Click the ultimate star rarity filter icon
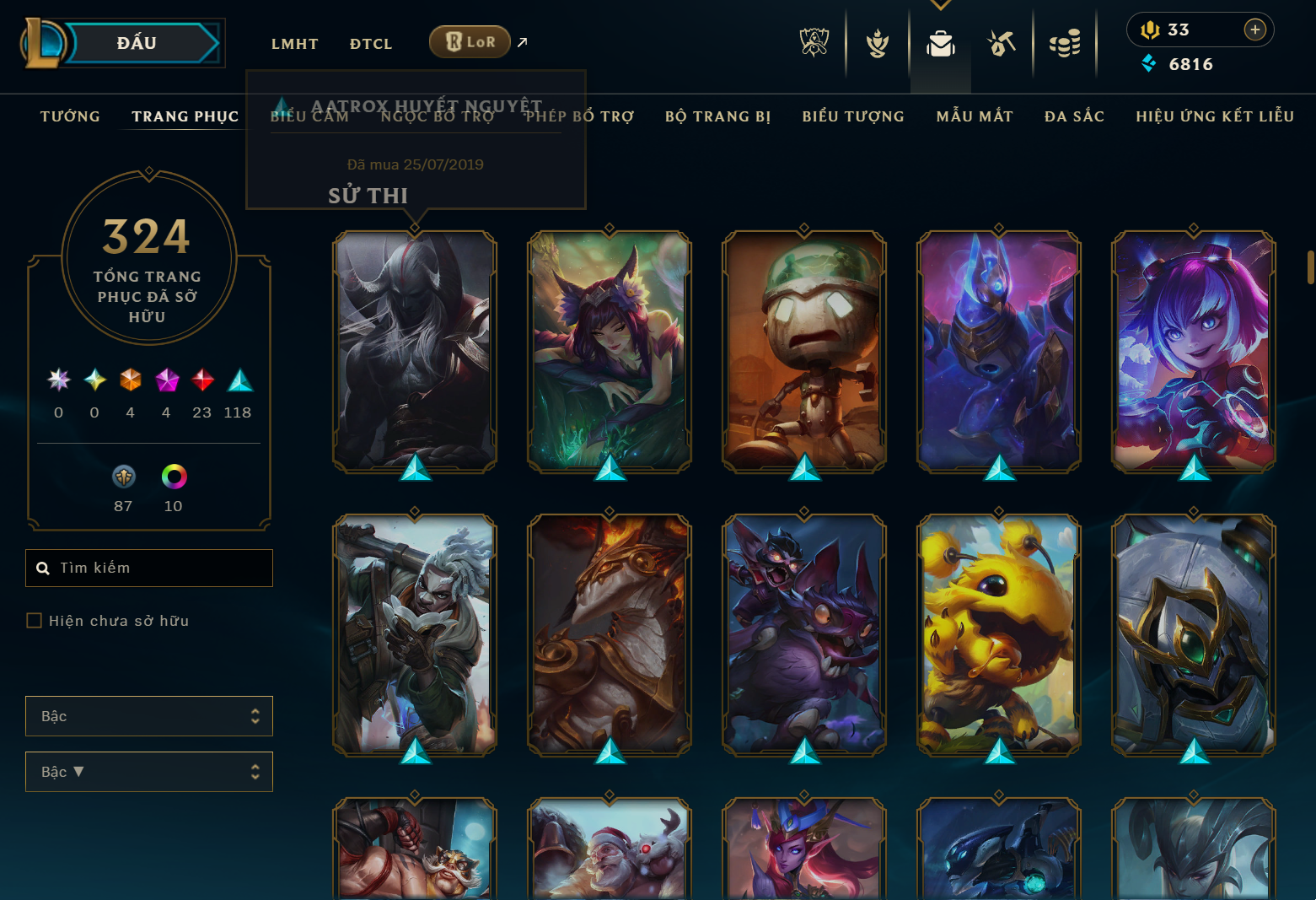This screenshot has height=900, width=1316. (x=57, y=380)
